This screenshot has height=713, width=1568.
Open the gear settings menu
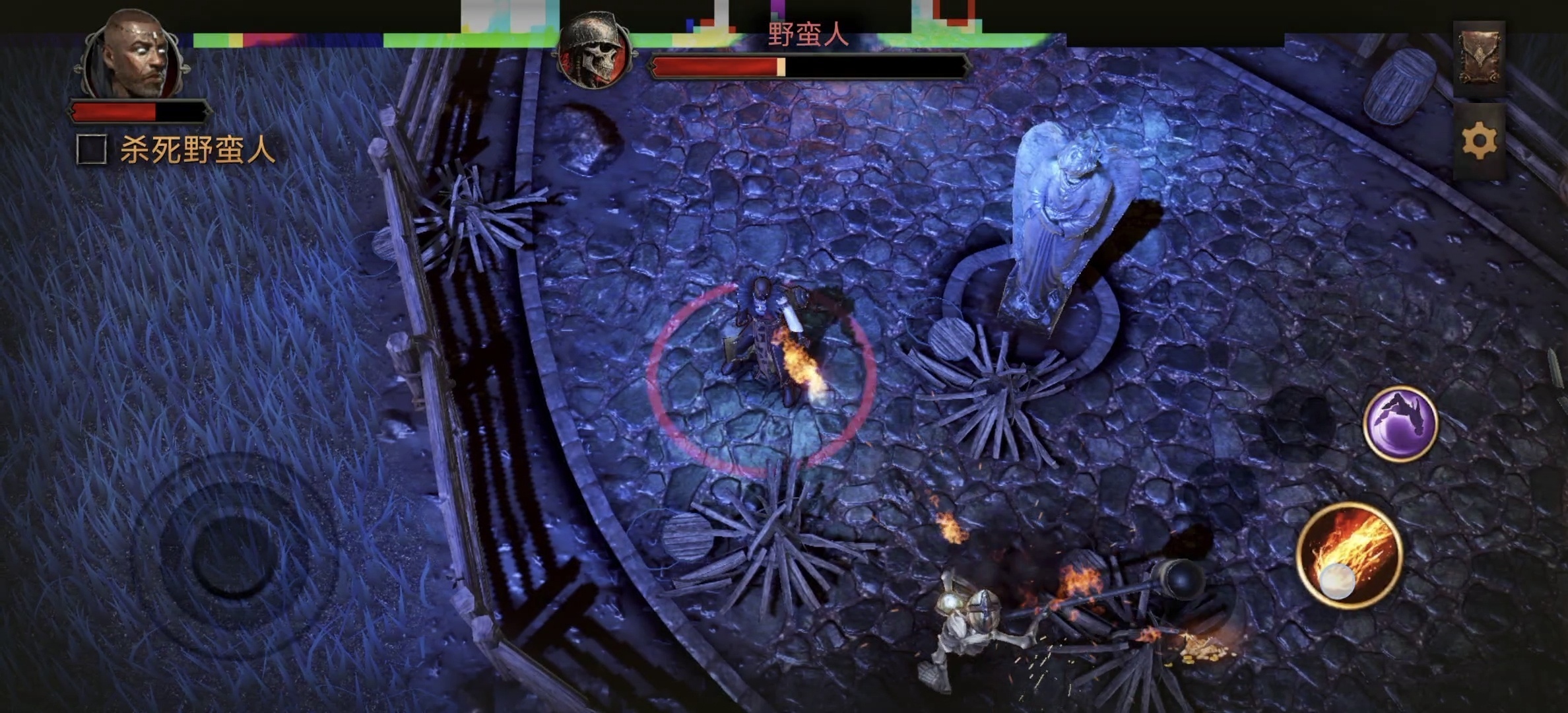[x=1479, y=141]
